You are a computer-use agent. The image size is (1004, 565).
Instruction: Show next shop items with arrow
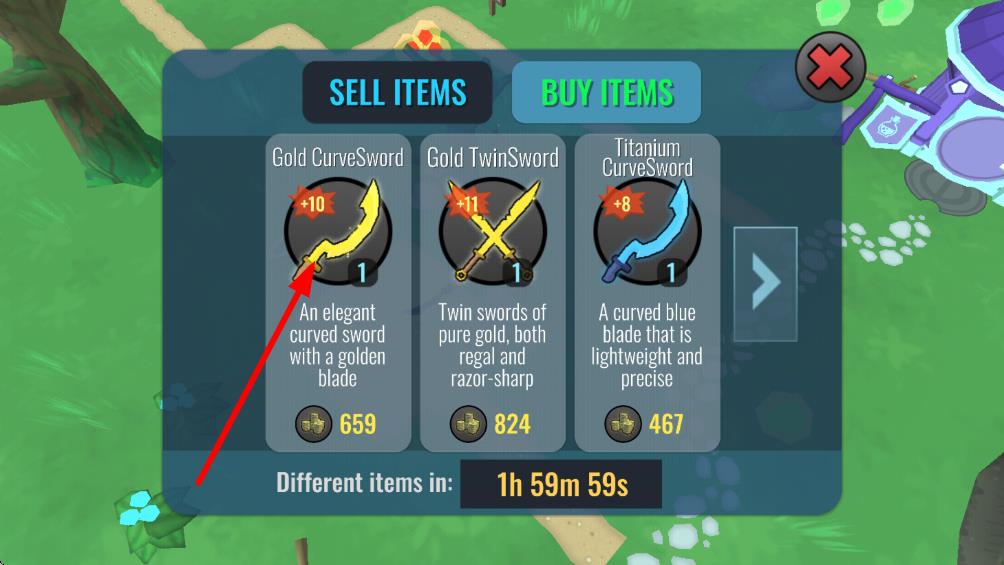pos(765,282)
